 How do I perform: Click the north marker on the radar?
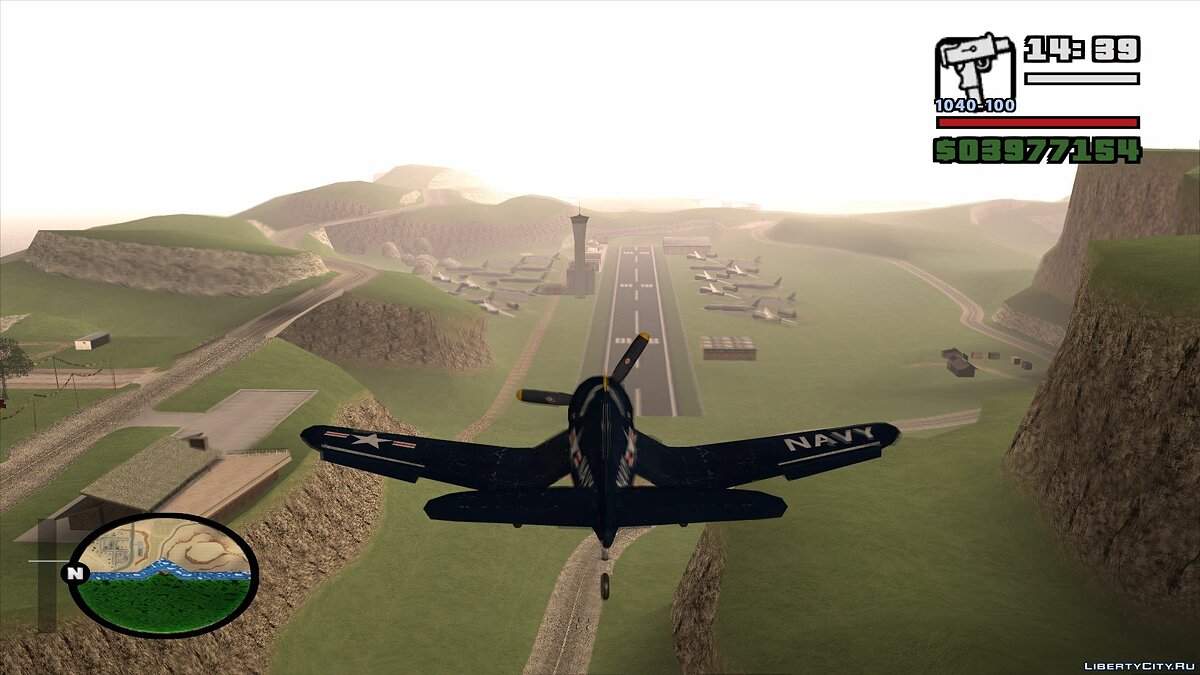[x=73, y=574]
